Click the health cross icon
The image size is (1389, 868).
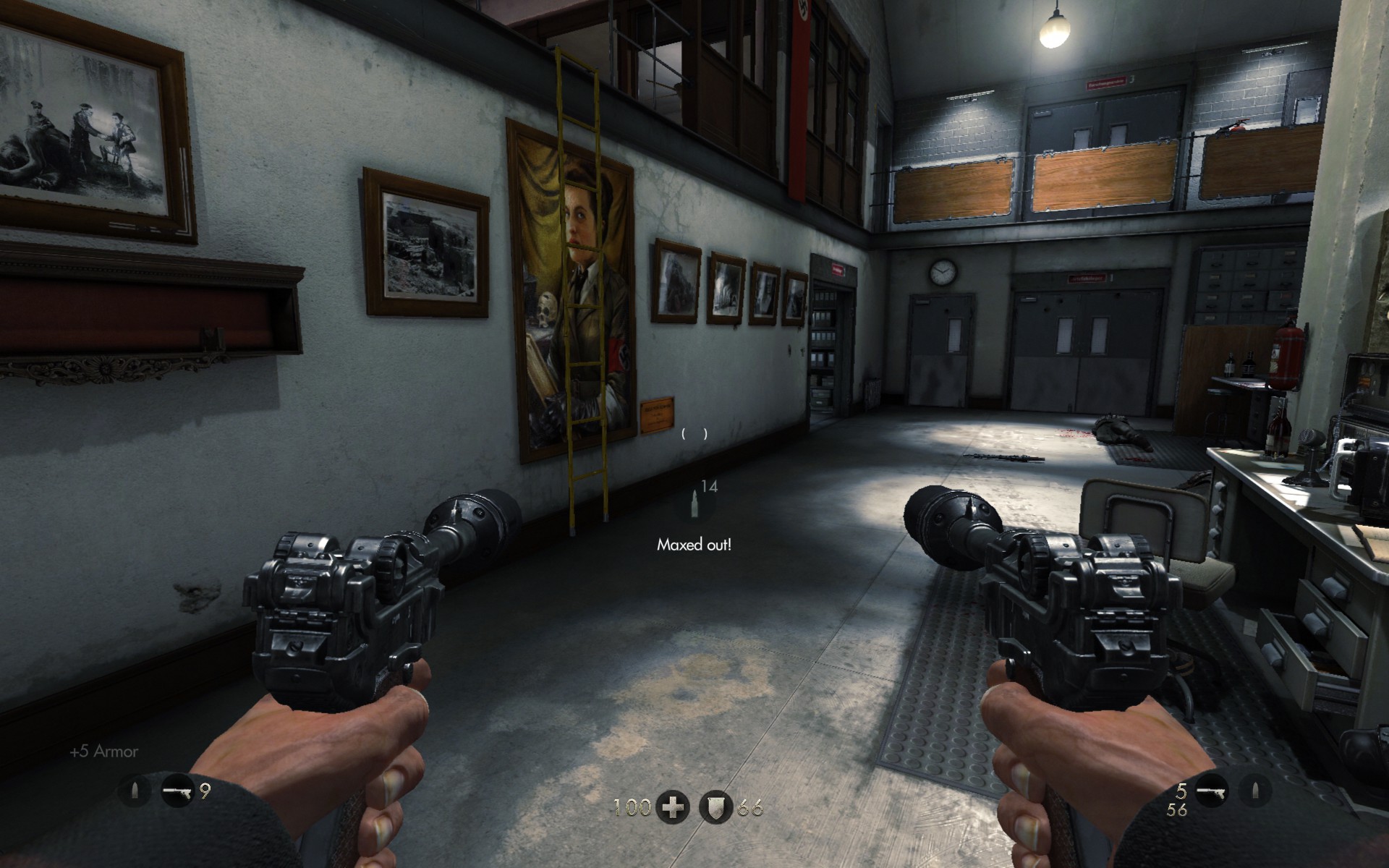(x=673, y=807)
